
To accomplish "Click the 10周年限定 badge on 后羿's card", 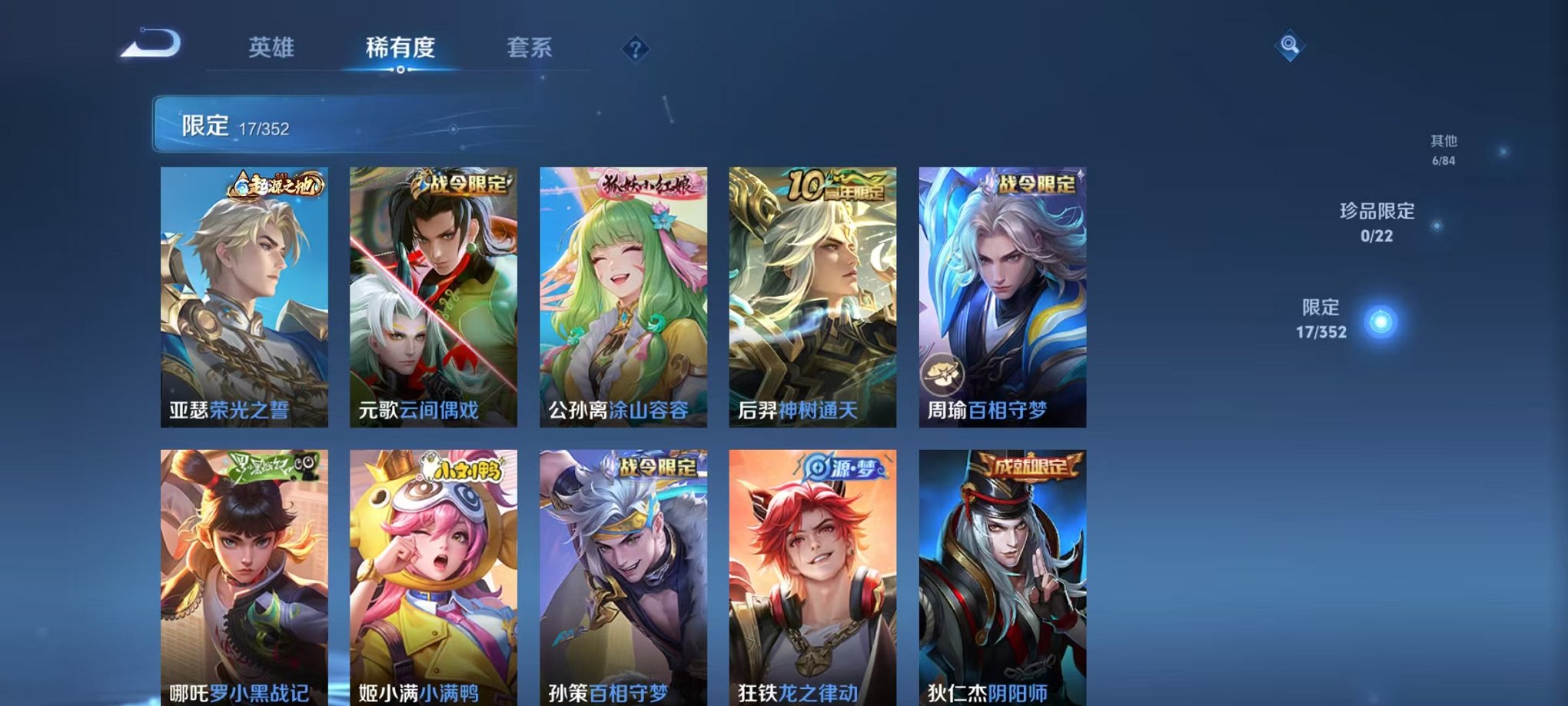I will (837, 185).
